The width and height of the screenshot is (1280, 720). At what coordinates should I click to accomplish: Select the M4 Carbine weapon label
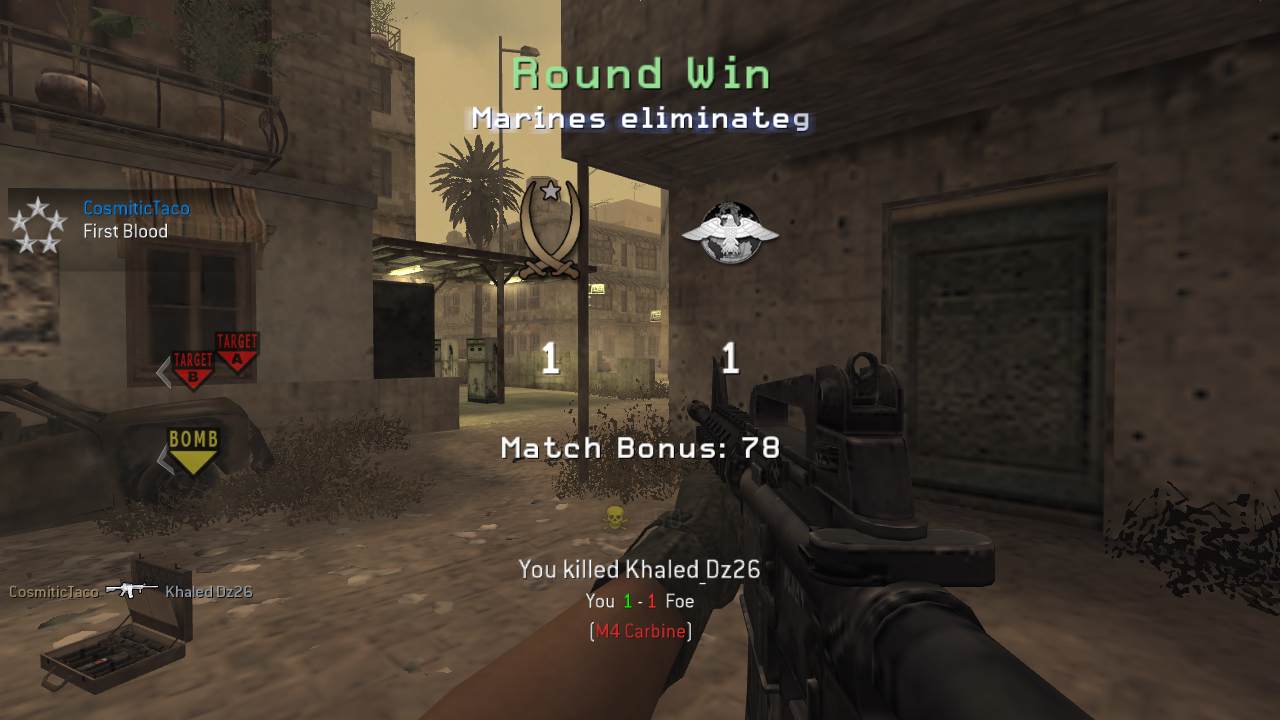pyautogui.click(x=640, y=631)
